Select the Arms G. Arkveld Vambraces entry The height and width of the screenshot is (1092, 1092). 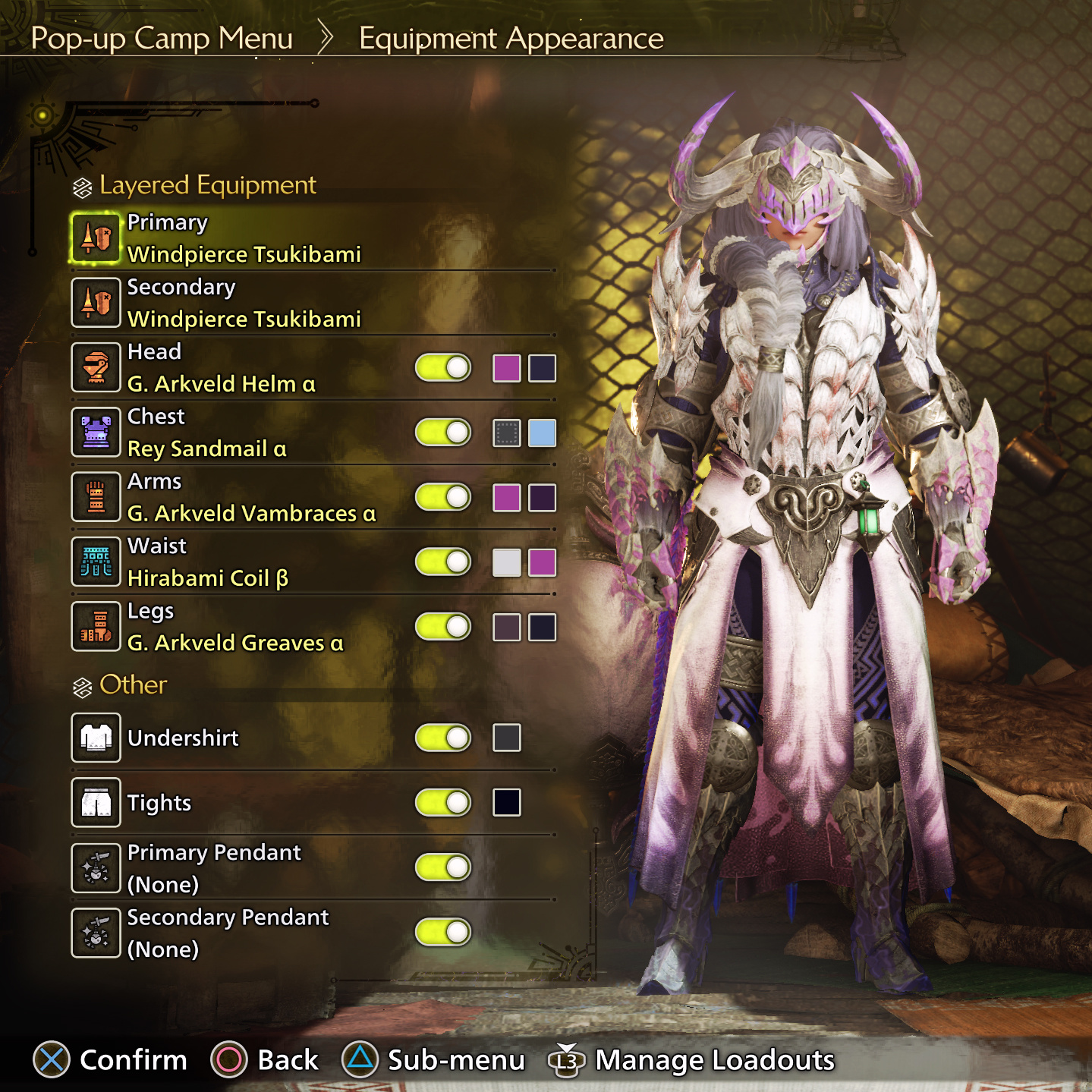pos(251,498)
